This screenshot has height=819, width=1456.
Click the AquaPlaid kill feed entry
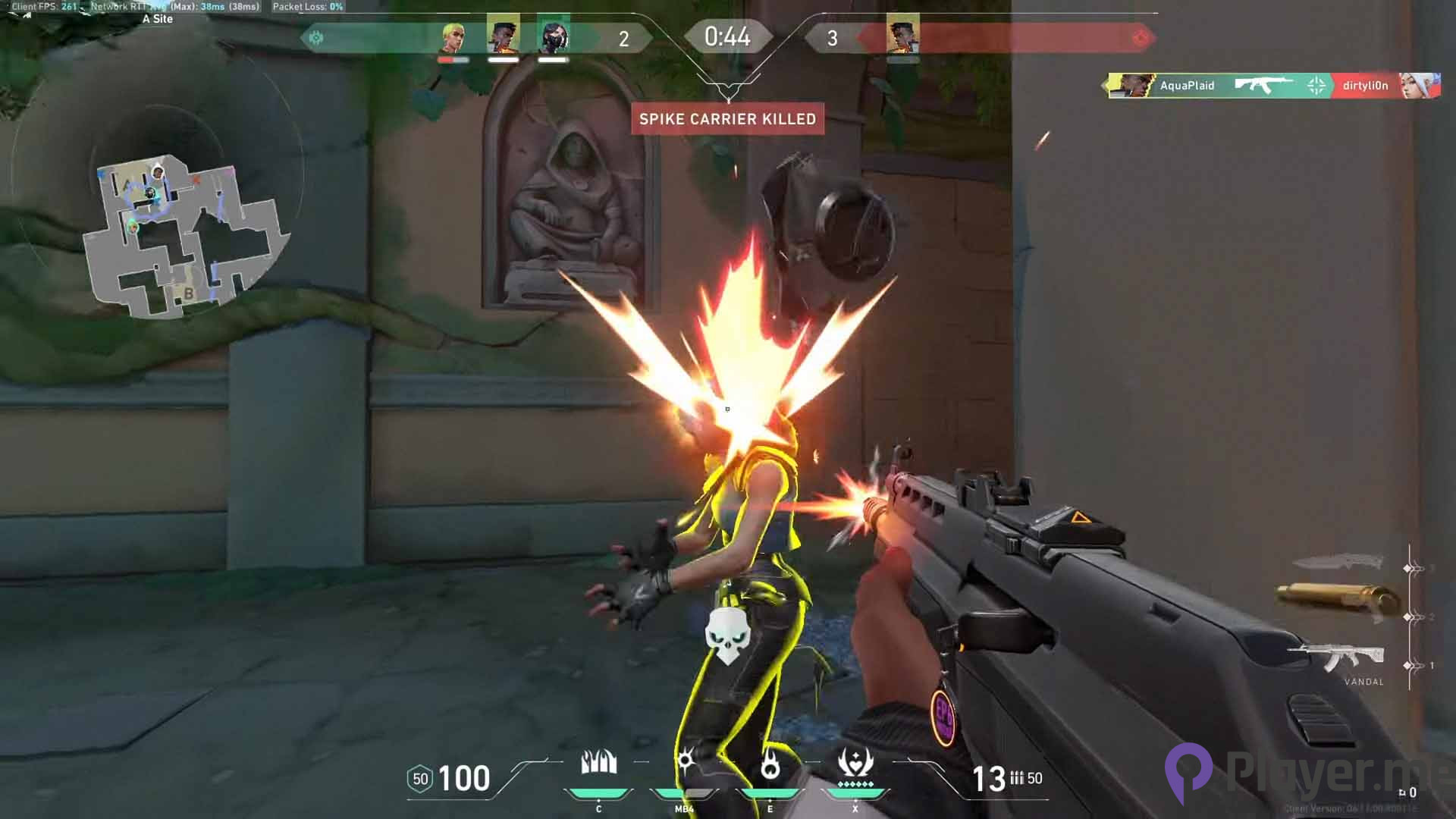pos(1187,86)
